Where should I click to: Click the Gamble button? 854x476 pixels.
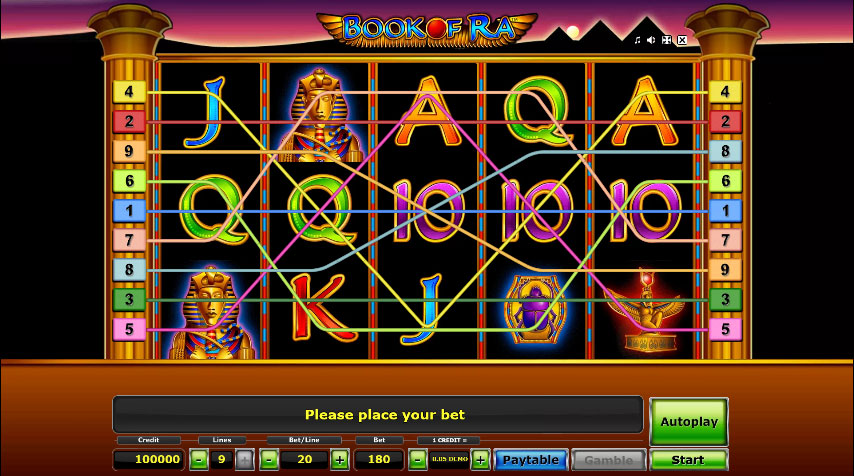click(608, 460)
